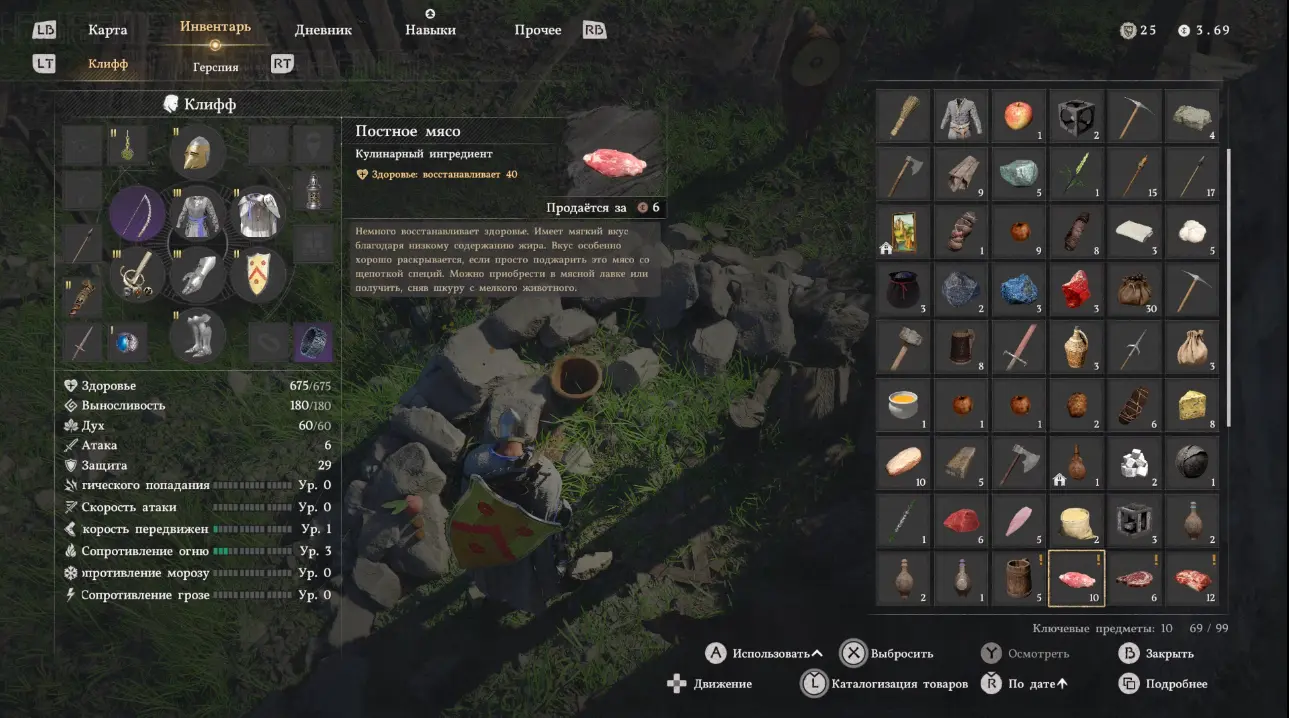This screenshot has width=1289, height=718.
Task: Click the highlighted Постное мясо slot
Action: tap(1077, 578)
